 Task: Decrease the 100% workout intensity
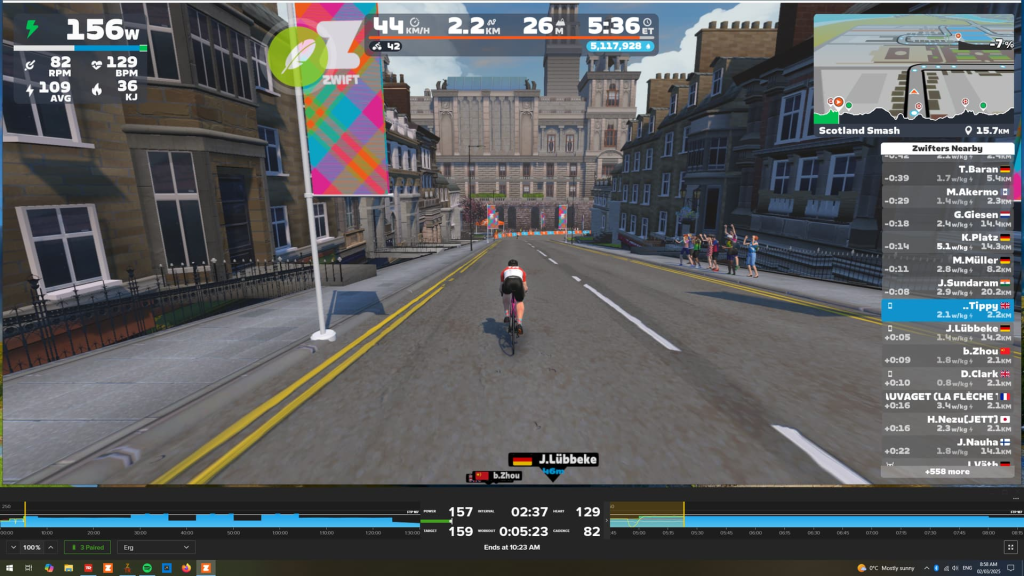point(13,548)
